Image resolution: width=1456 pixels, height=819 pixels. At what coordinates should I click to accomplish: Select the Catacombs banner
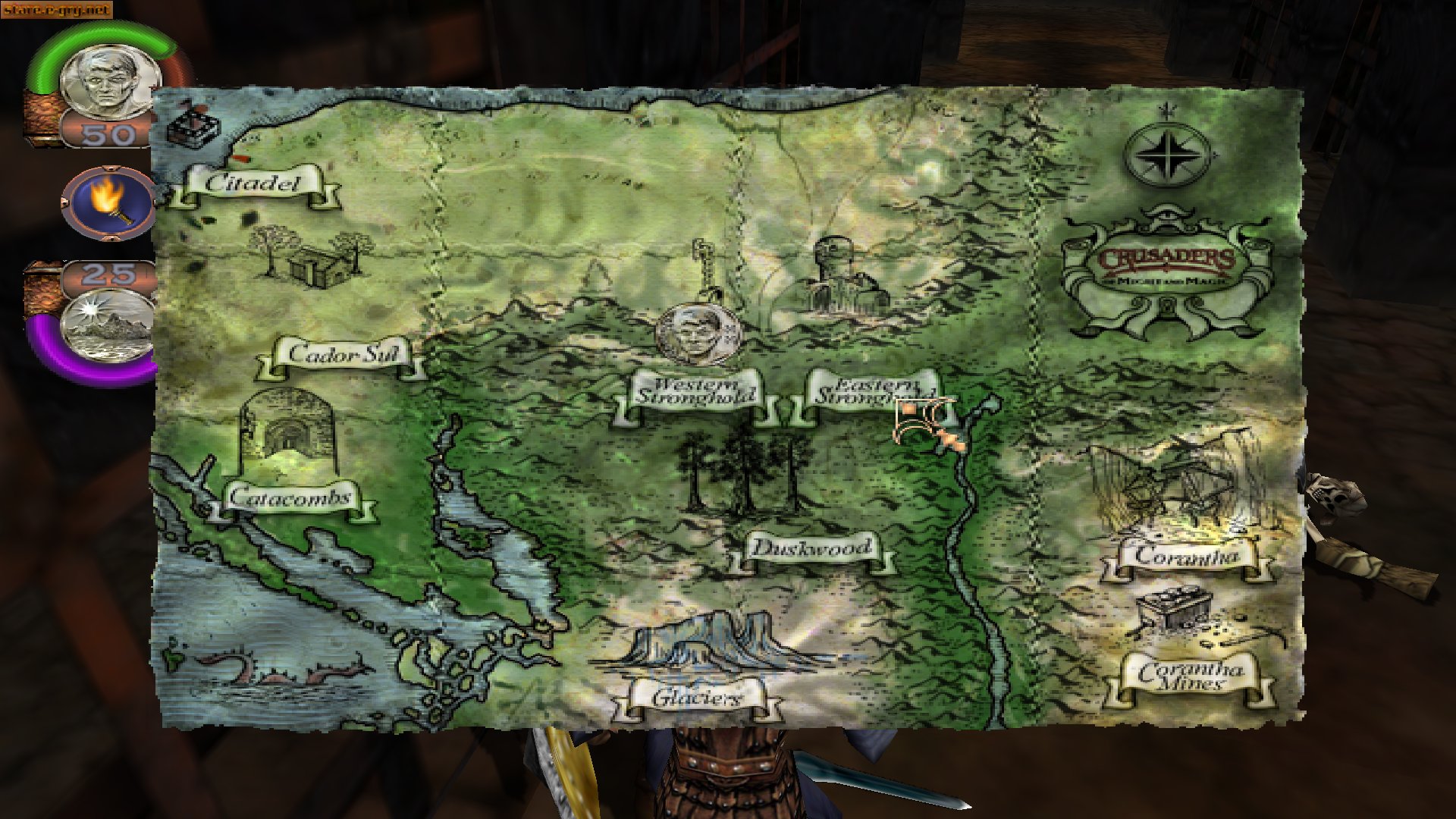click(292, 498)
